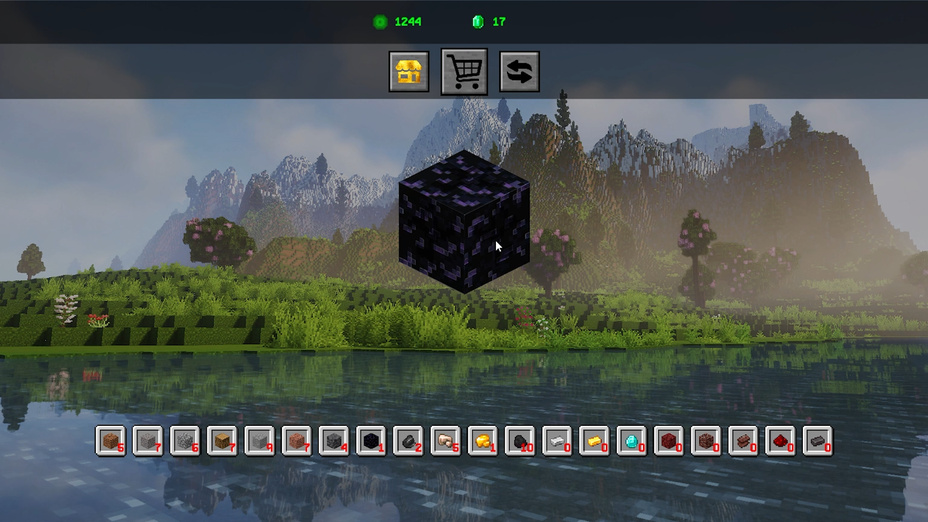Select the raw gold nugget slot
Image resolution: width=928 pixels, height=522 pixels.
tap(483, 440)
